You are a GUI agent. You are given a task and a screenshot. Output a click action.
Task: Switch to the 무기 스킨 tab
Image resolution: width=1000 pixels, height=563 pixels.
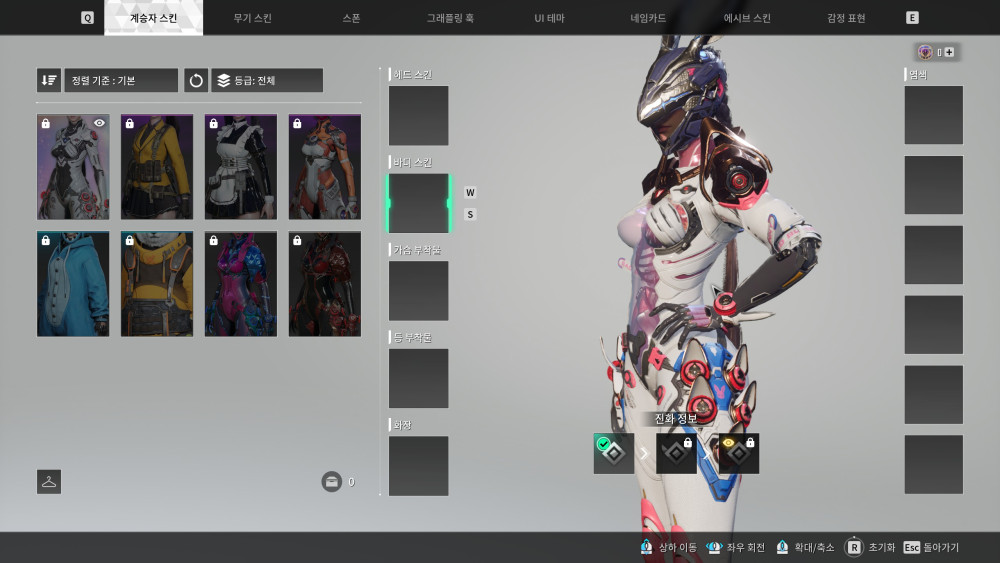coord(252,18)
